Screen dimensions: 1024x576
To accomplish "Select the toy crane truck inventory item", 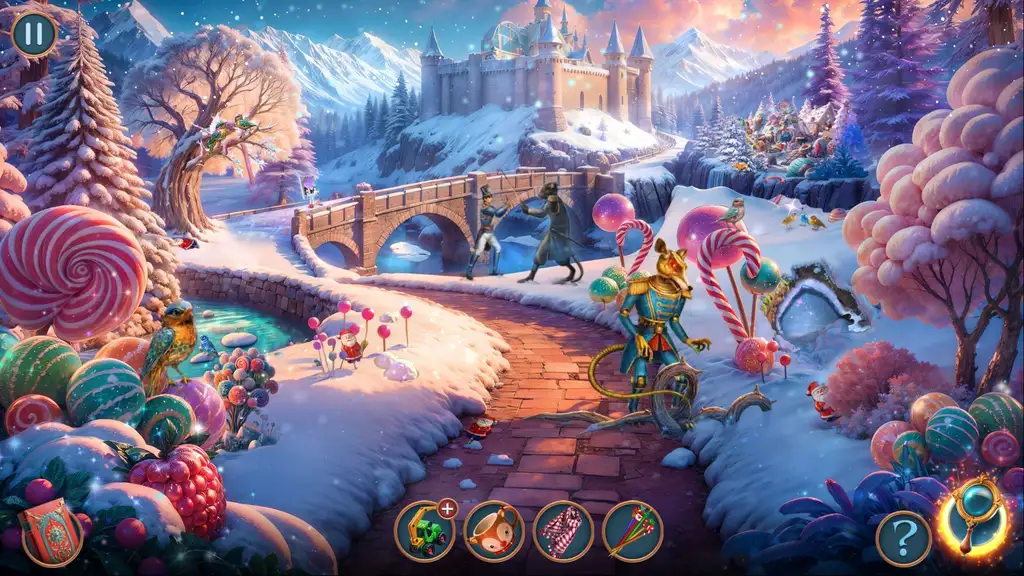I will click(x=423, y=530).
